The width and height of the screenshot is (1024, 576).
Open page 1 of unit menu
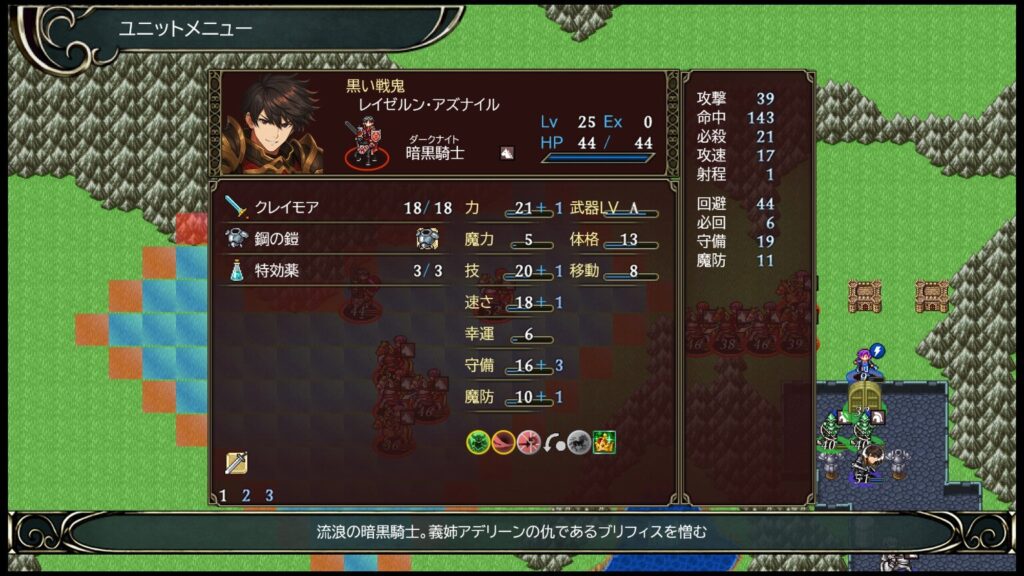click(x=223, y=495)
